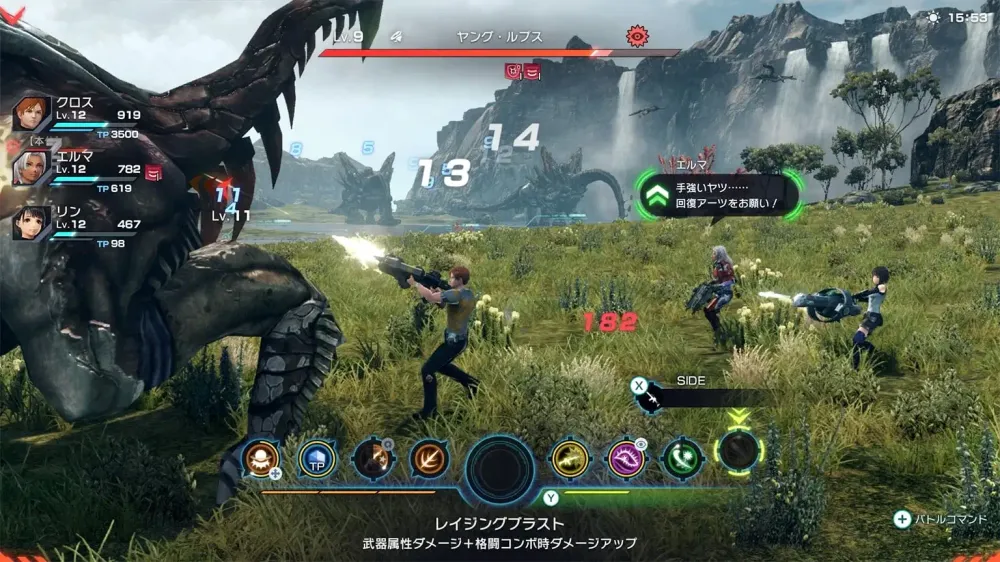Choose the highlighted art with yellow-green brackets
This screenshot has width=1000, height=562.
739,452
